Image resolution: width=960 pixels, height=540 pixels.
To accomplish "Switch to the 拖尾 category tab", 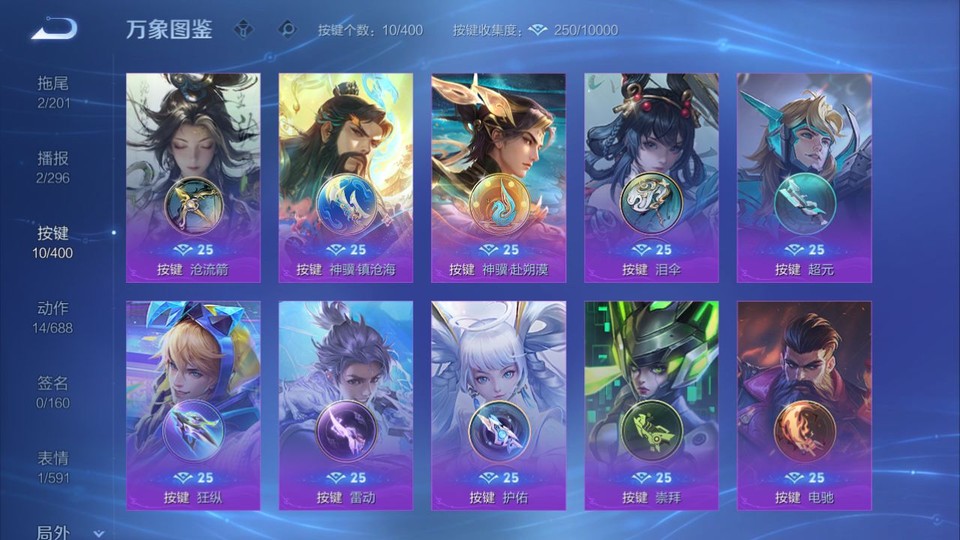I will pos(54,92).
